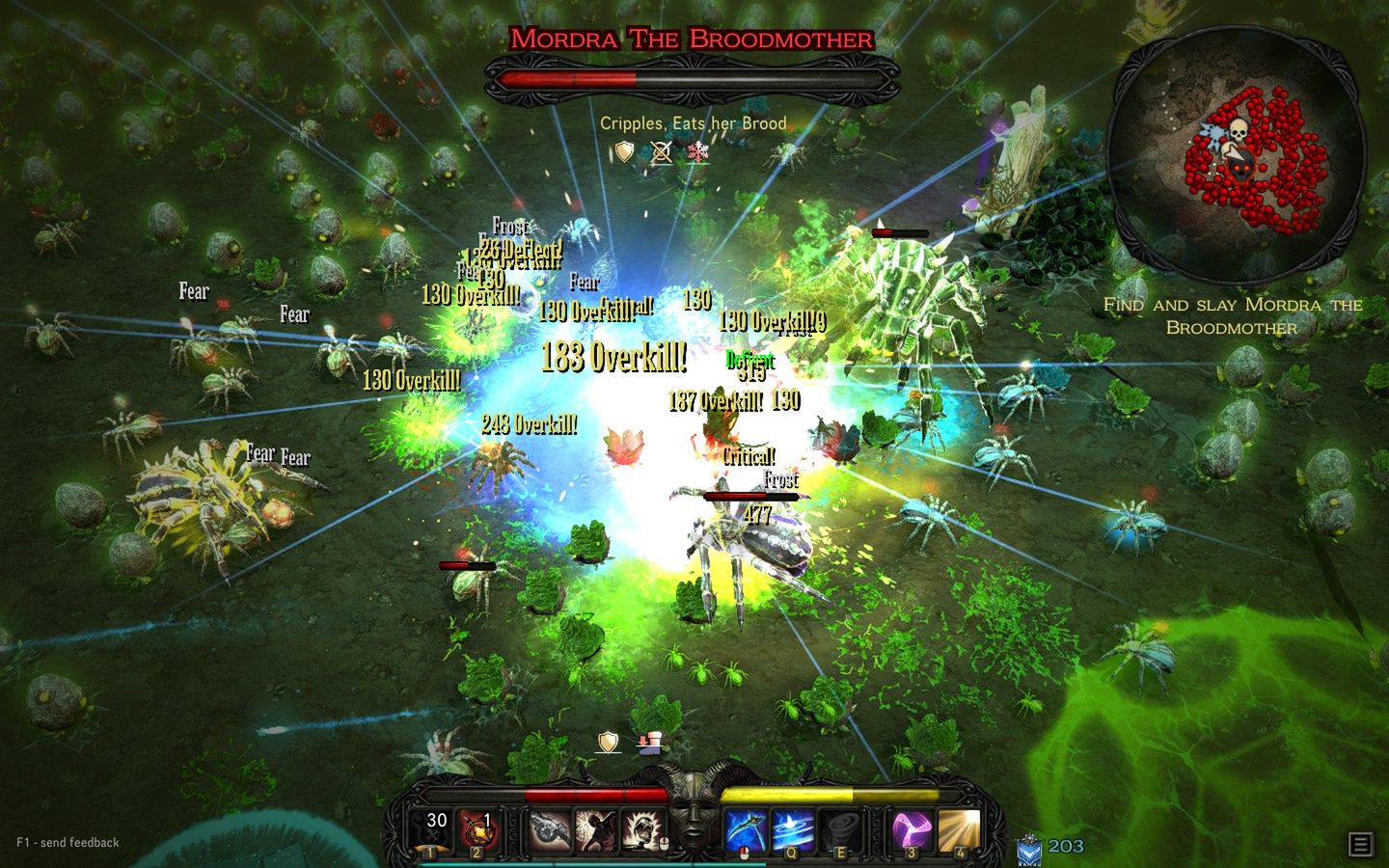
Task: Activate the blue scythe slash ability
Action: pos(745,831)
